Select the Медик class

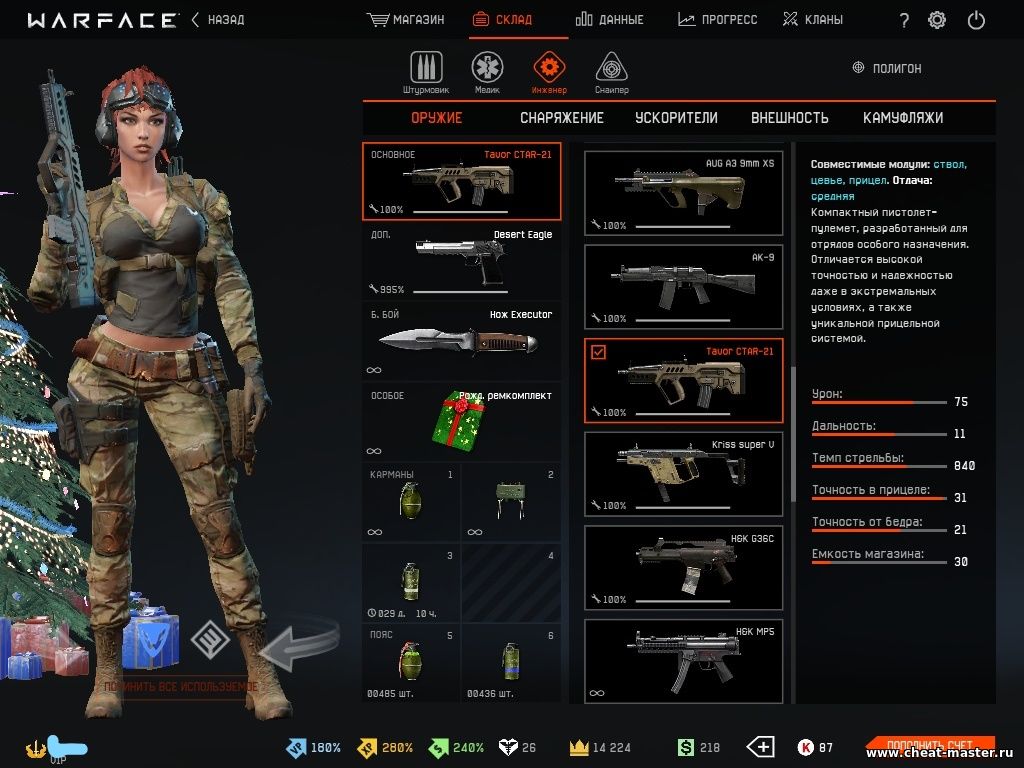488,72
